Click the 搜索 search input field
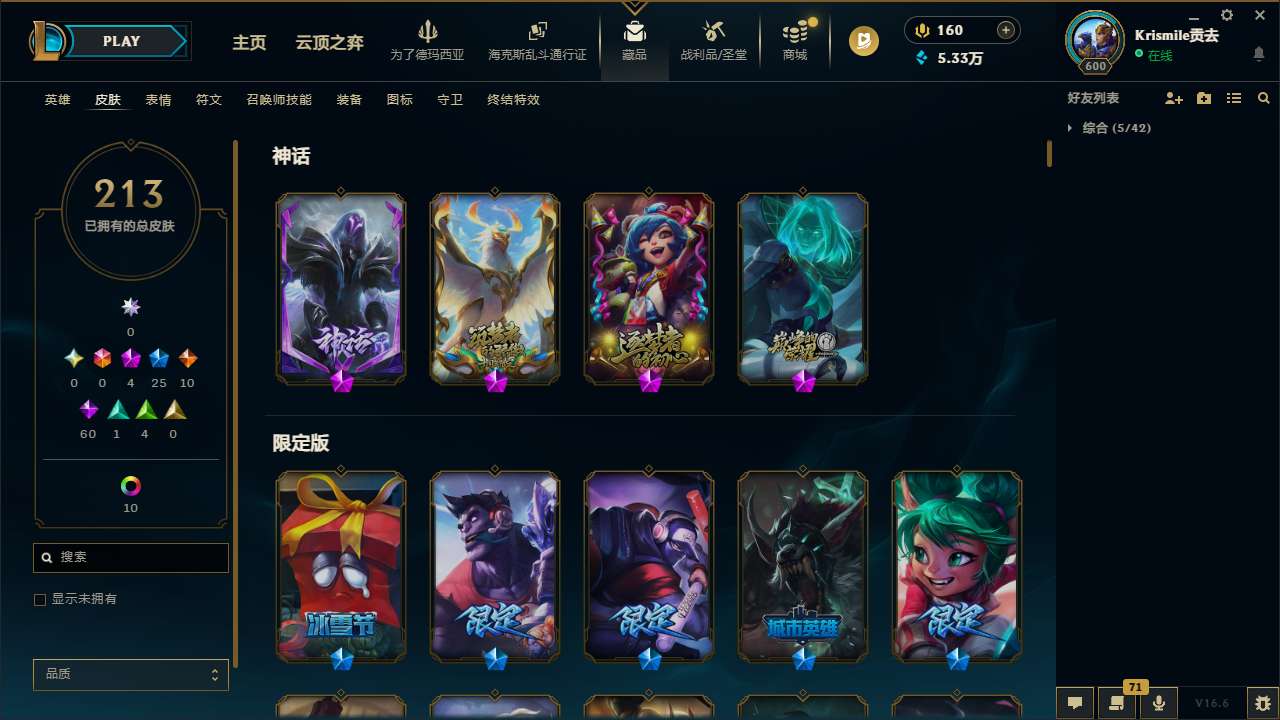The width and height of the screenshot is (1280, 720). [130, 557]
